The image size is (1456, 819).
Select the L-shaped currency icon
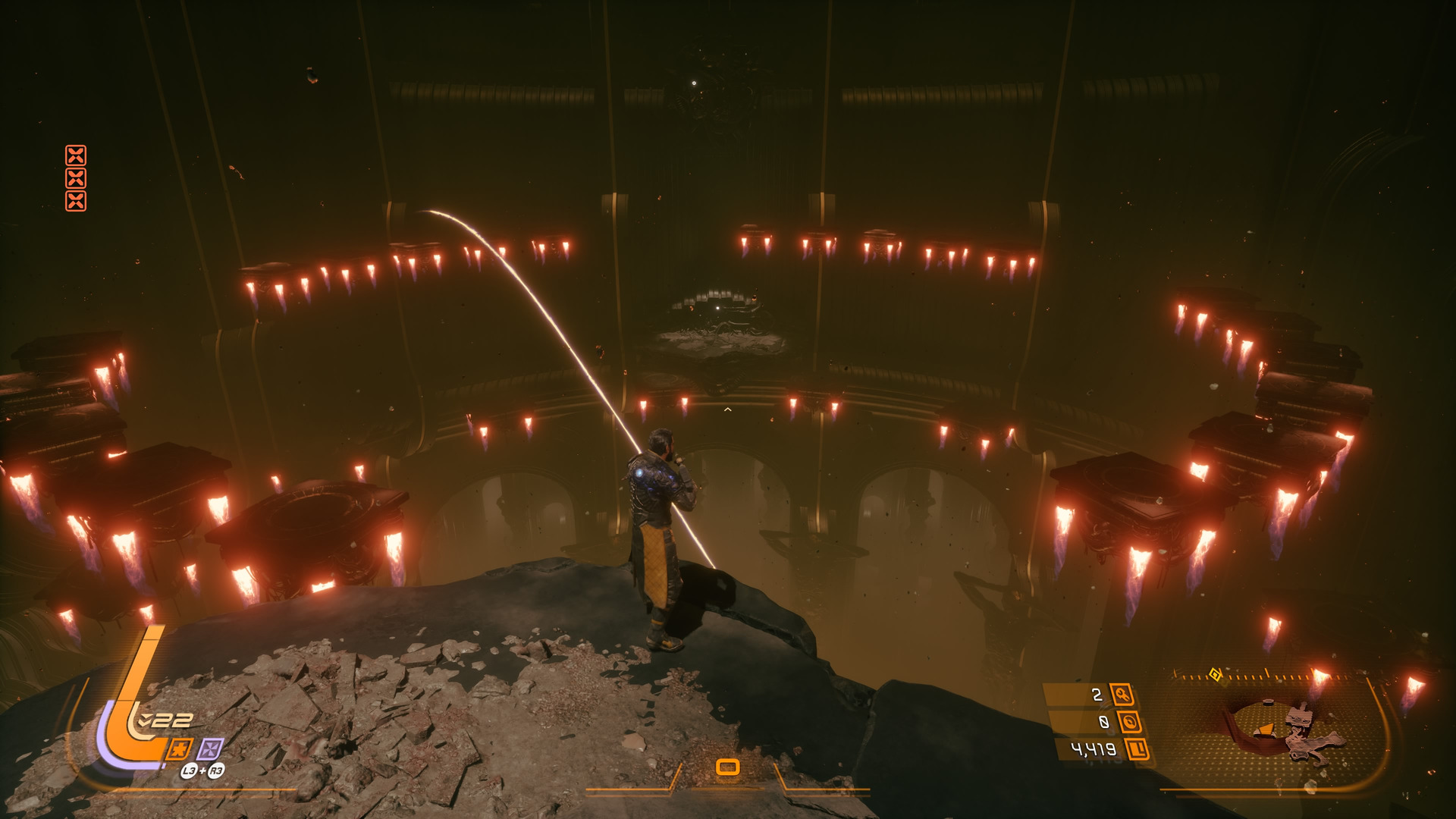(1137, 750)
